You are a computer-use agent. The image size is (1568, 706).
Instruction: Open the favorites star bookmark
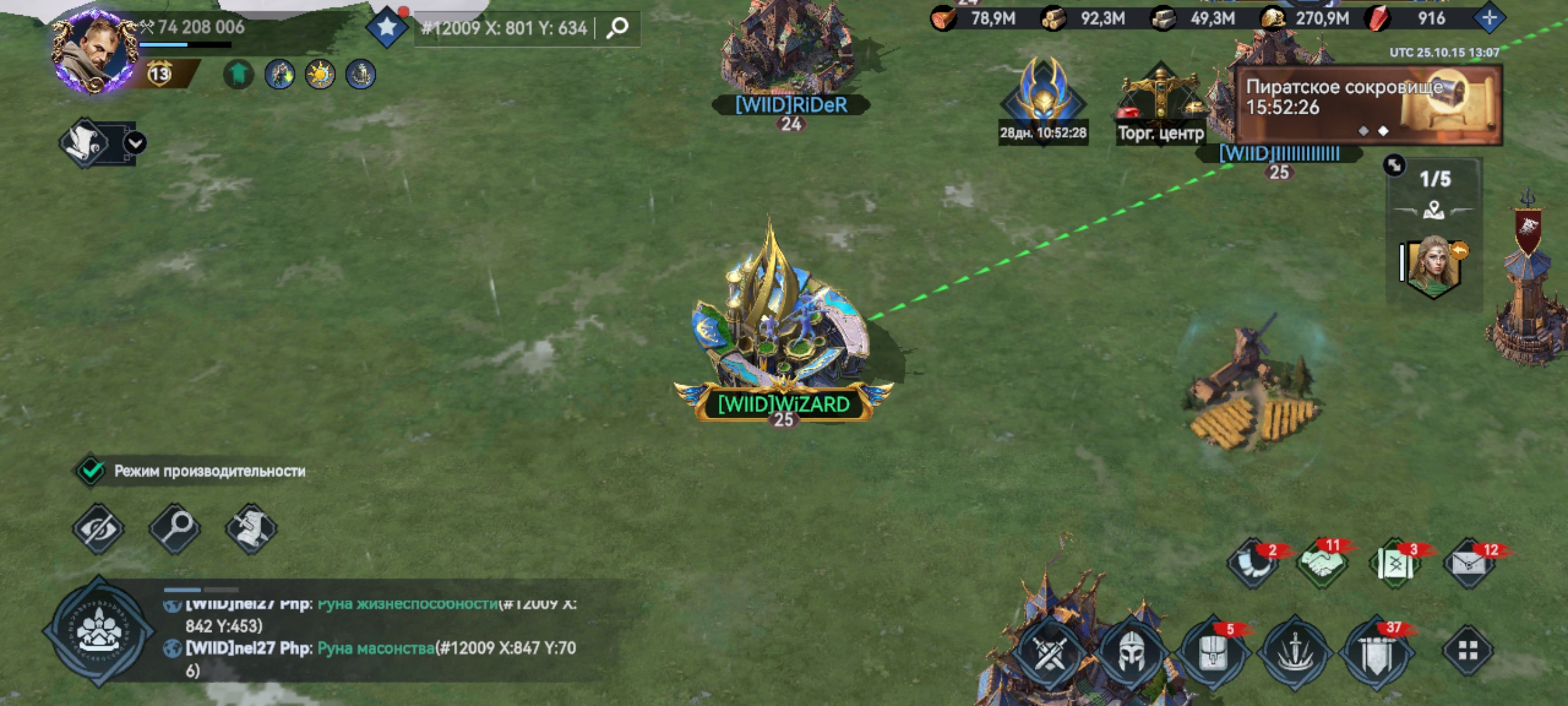(x=387, y=27)
